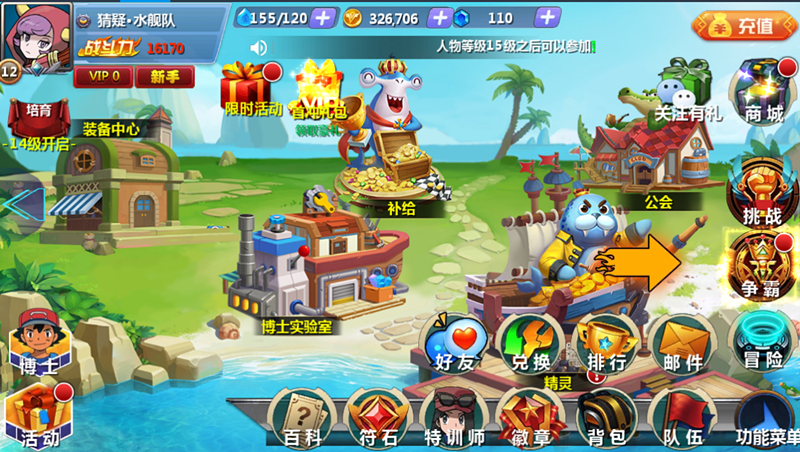Open the 队伍 team menu
The image size is (800, 452).
[x=683, y=418]
